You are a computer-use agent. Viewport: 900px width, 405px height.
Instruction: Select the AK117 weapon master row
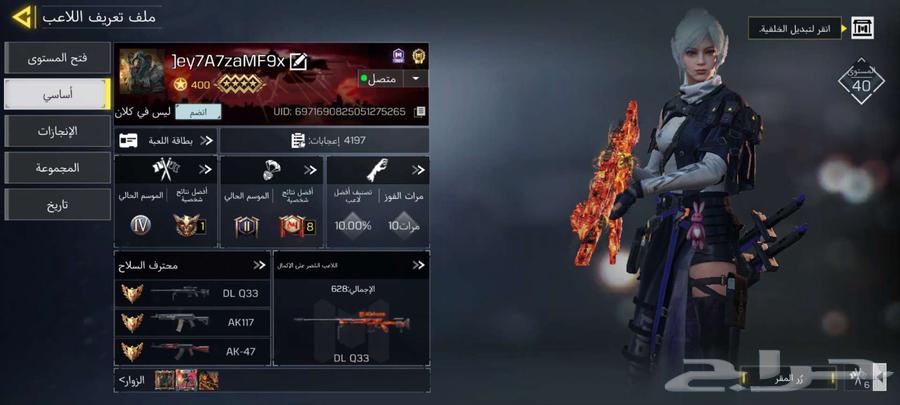pyautogui.click(x=190, y=322)
